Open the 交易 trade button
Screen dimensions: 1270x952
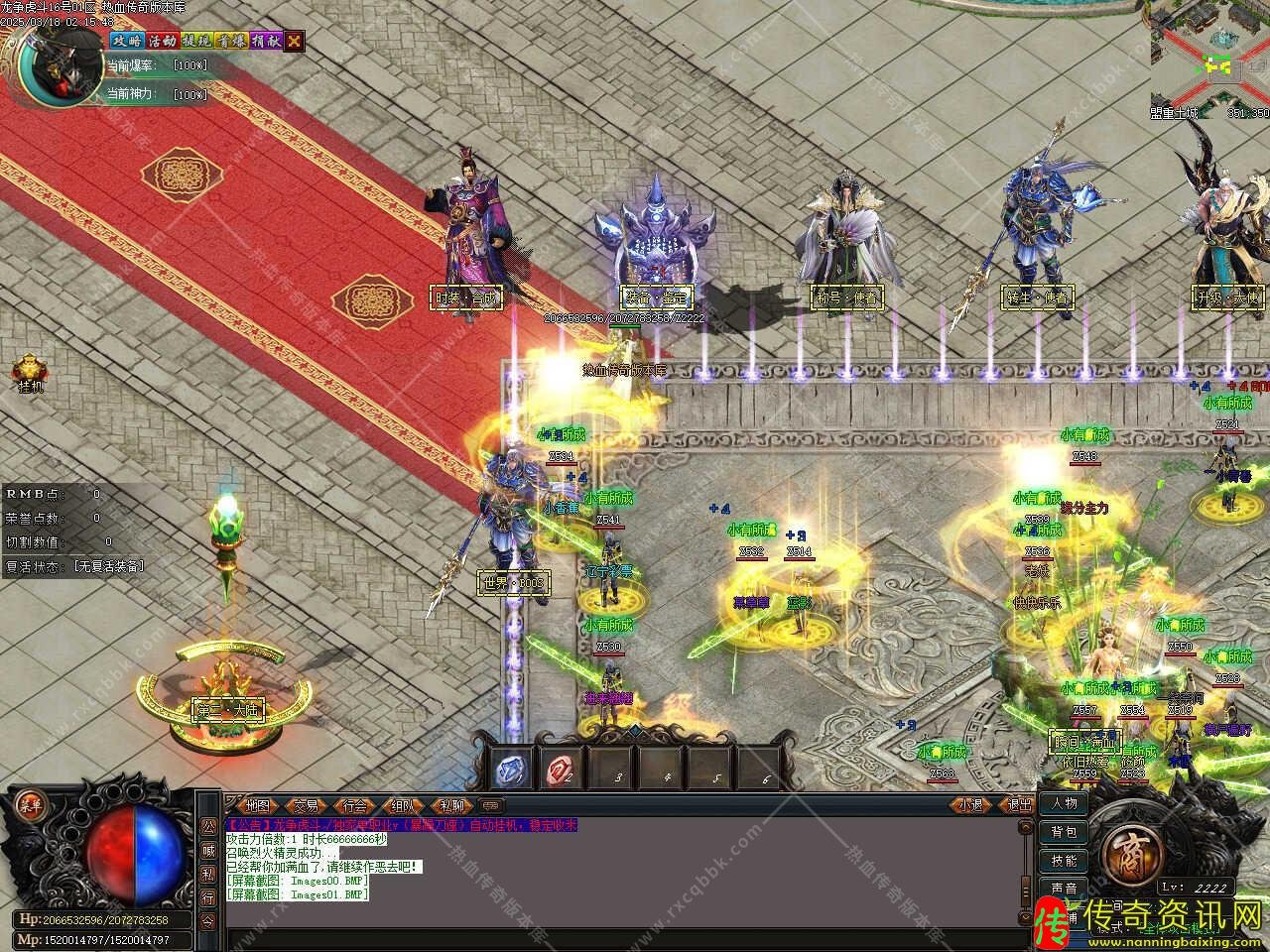pyautogui.click(x=307, y=805)
